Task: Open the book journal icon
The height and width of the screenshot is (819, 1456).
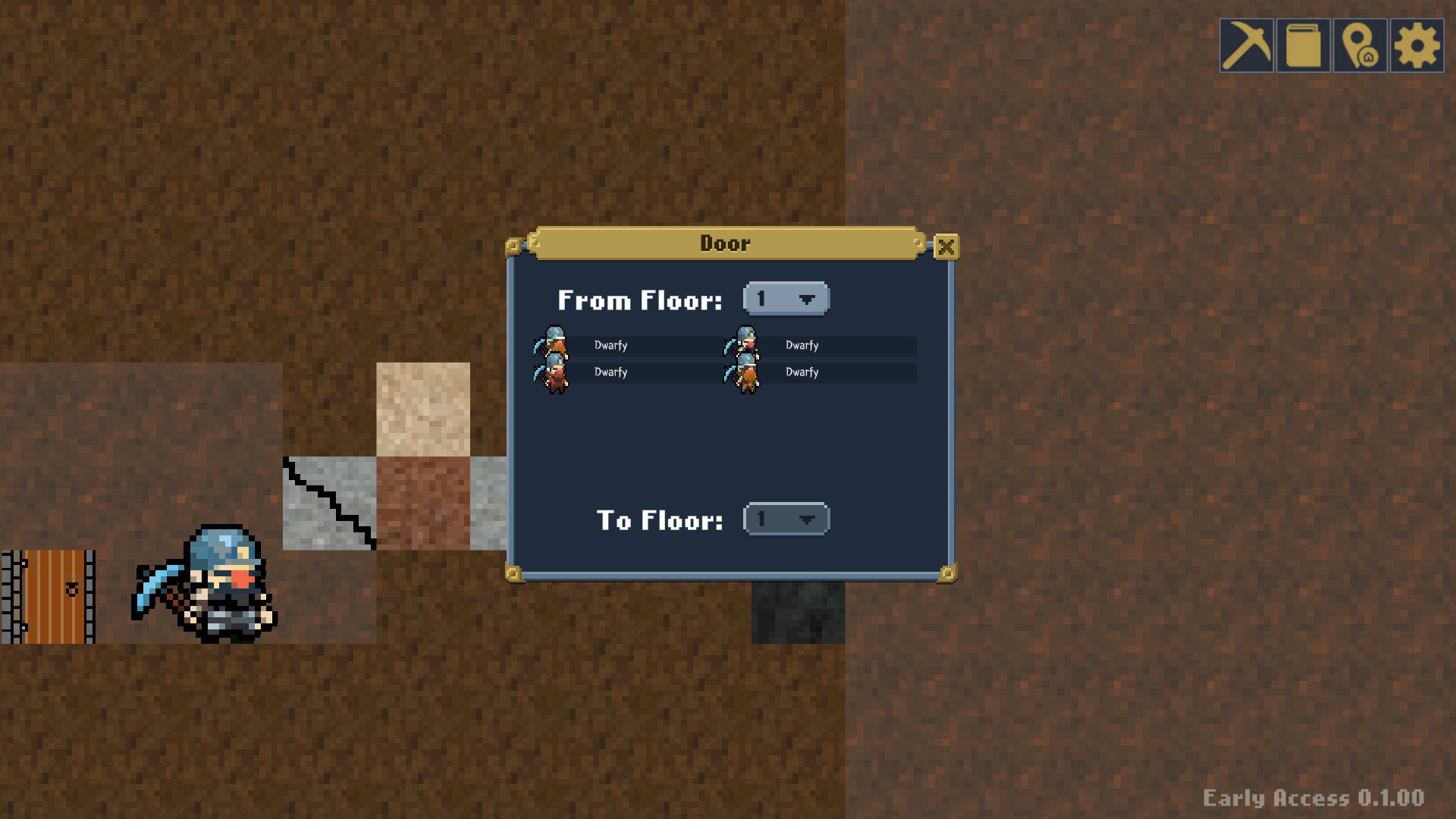Action: pyautogui.click(x=1303, y=46)
